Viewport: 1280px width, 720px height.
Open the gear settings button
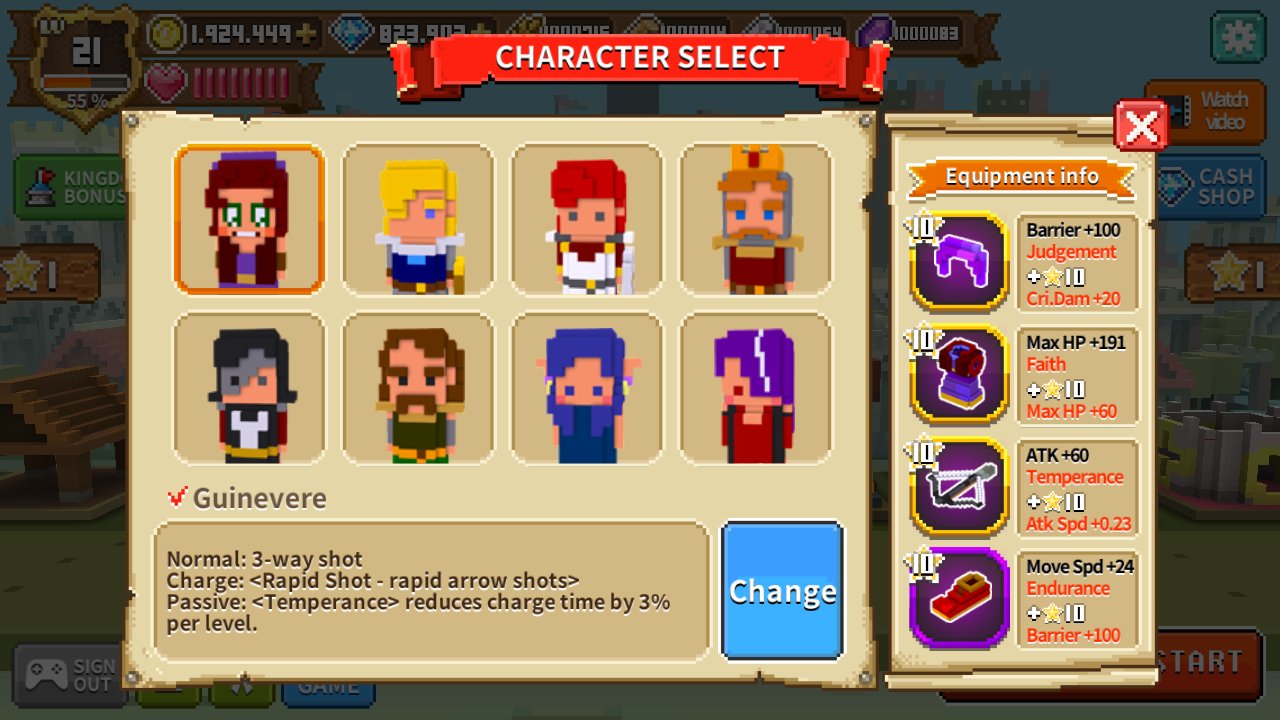(1238, 37)
